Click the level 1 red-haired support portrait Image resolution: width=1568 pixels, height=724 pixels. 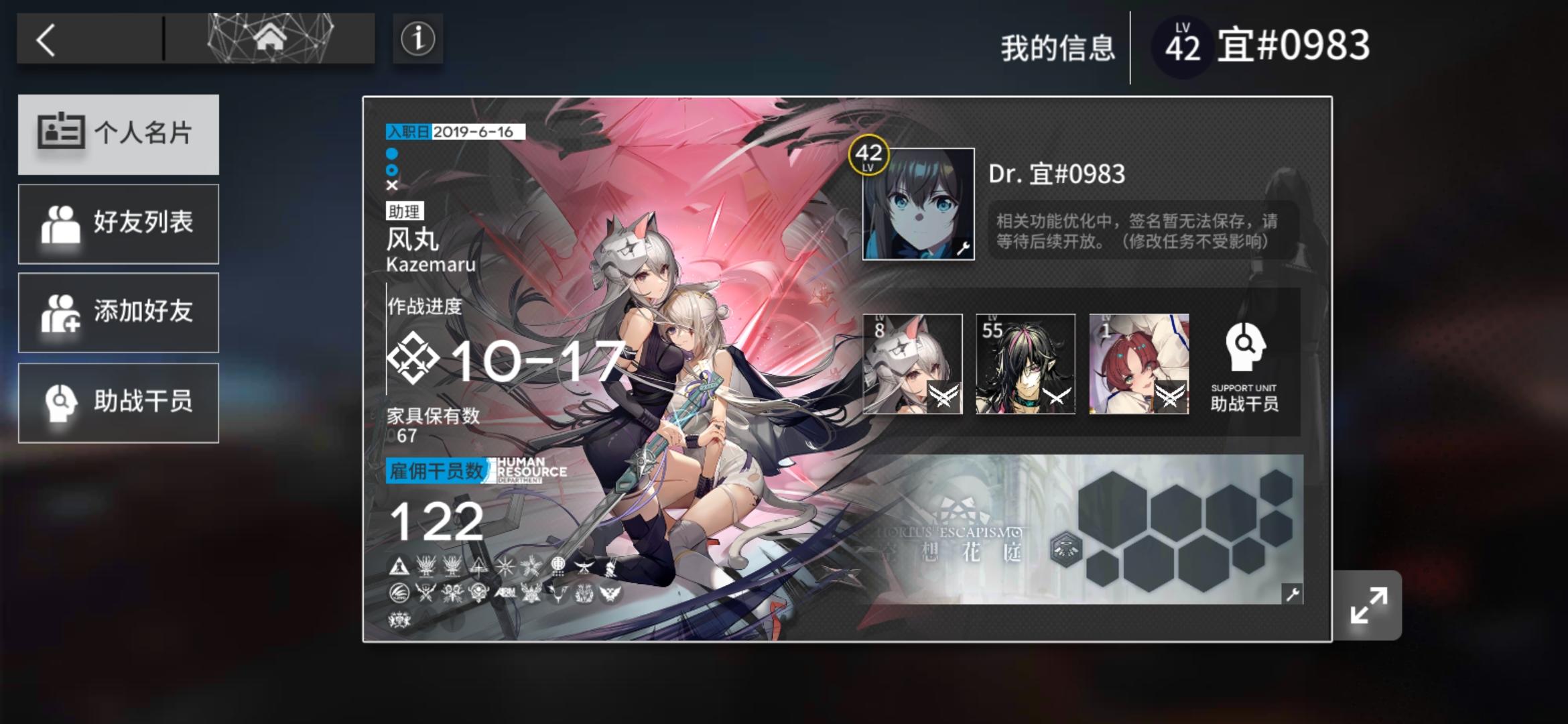pos(1139,364)
